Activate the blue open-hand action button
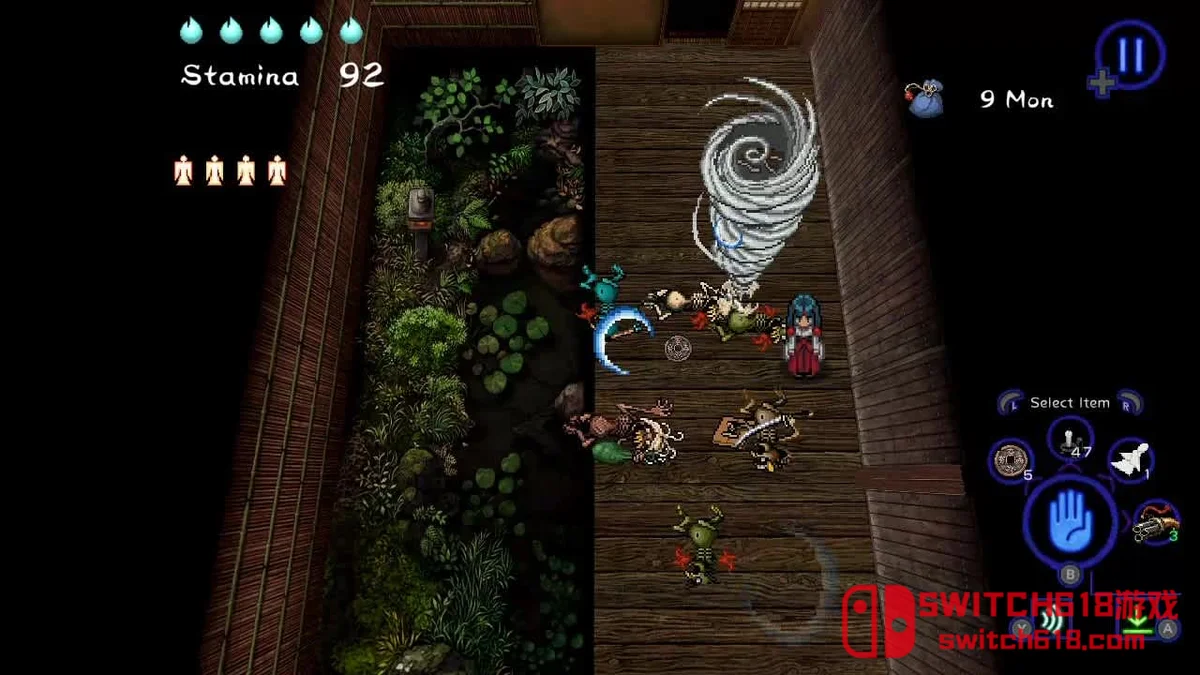The width and height of the screenshot is (1200, 675). point(1071,520)
